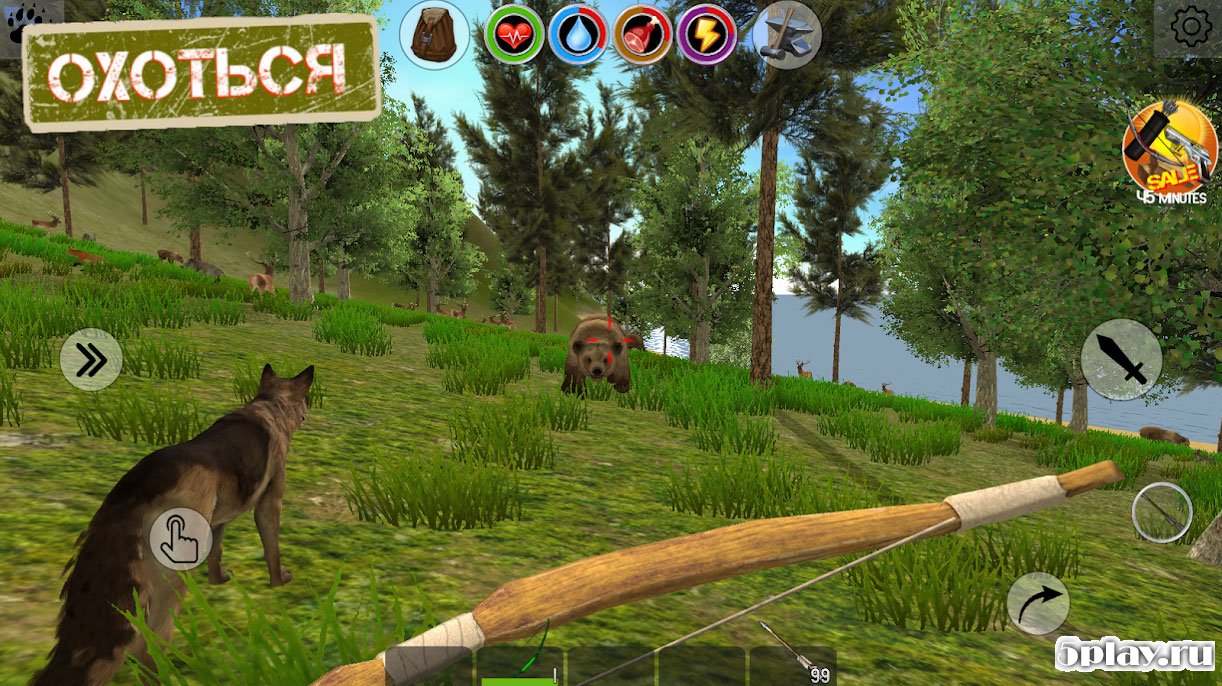This screenshot has width=1222, height=686.
Task: Select the green bow hotbar slot
Action: pos(519,666)
